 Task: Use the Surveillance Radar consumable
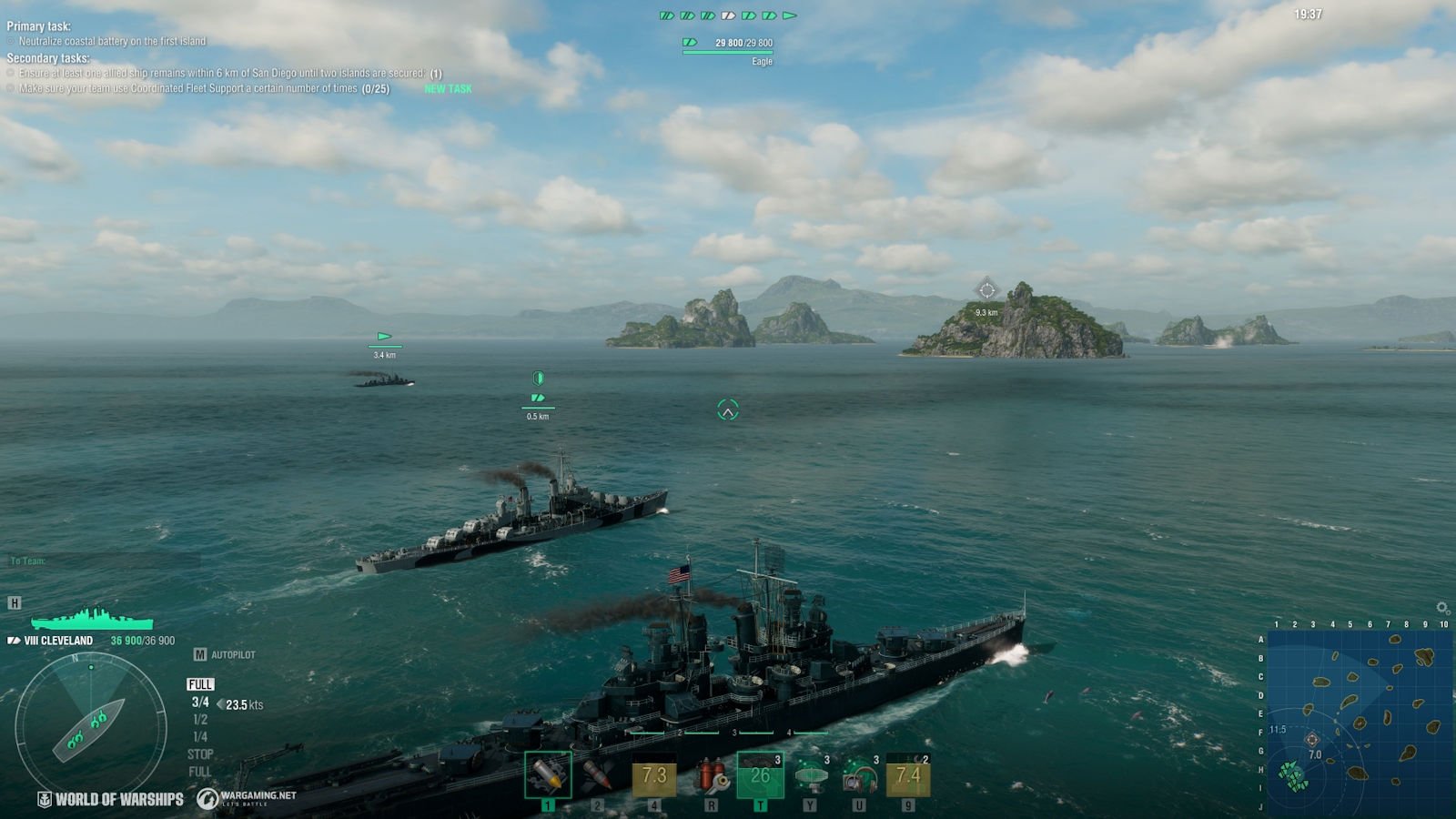(x=810, y=775)
